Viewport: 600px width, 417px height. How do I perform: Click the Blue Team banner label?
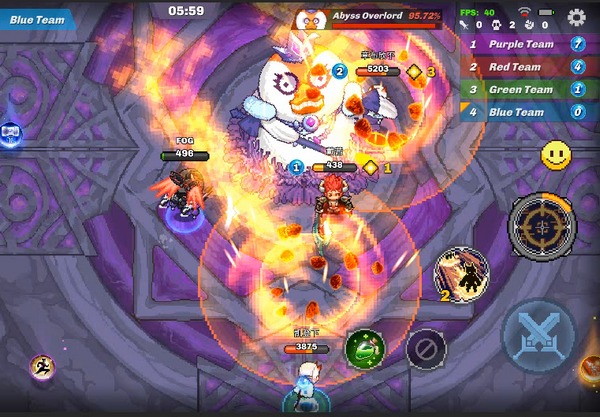[x=38, y=18]
